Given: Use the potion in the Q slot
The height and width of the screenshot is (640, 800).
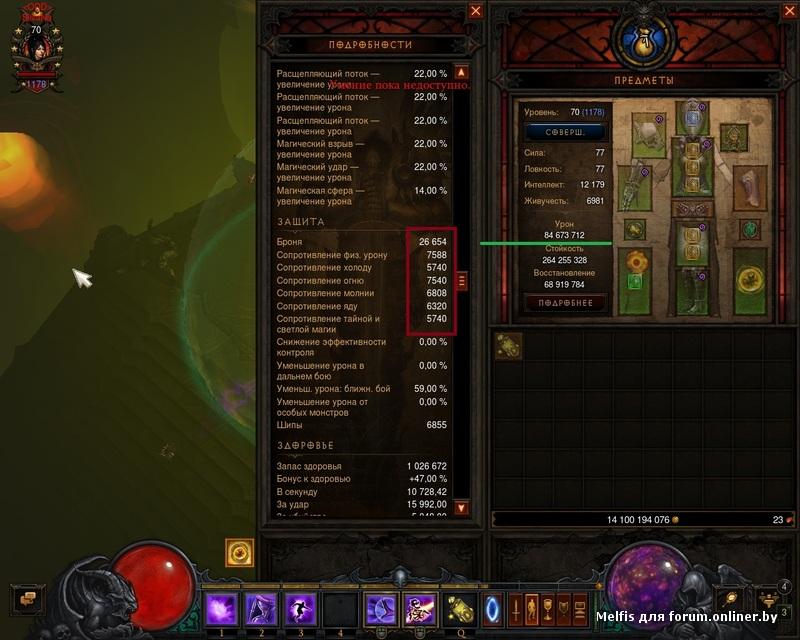Looking at the screenshot, I should point(461,608).
